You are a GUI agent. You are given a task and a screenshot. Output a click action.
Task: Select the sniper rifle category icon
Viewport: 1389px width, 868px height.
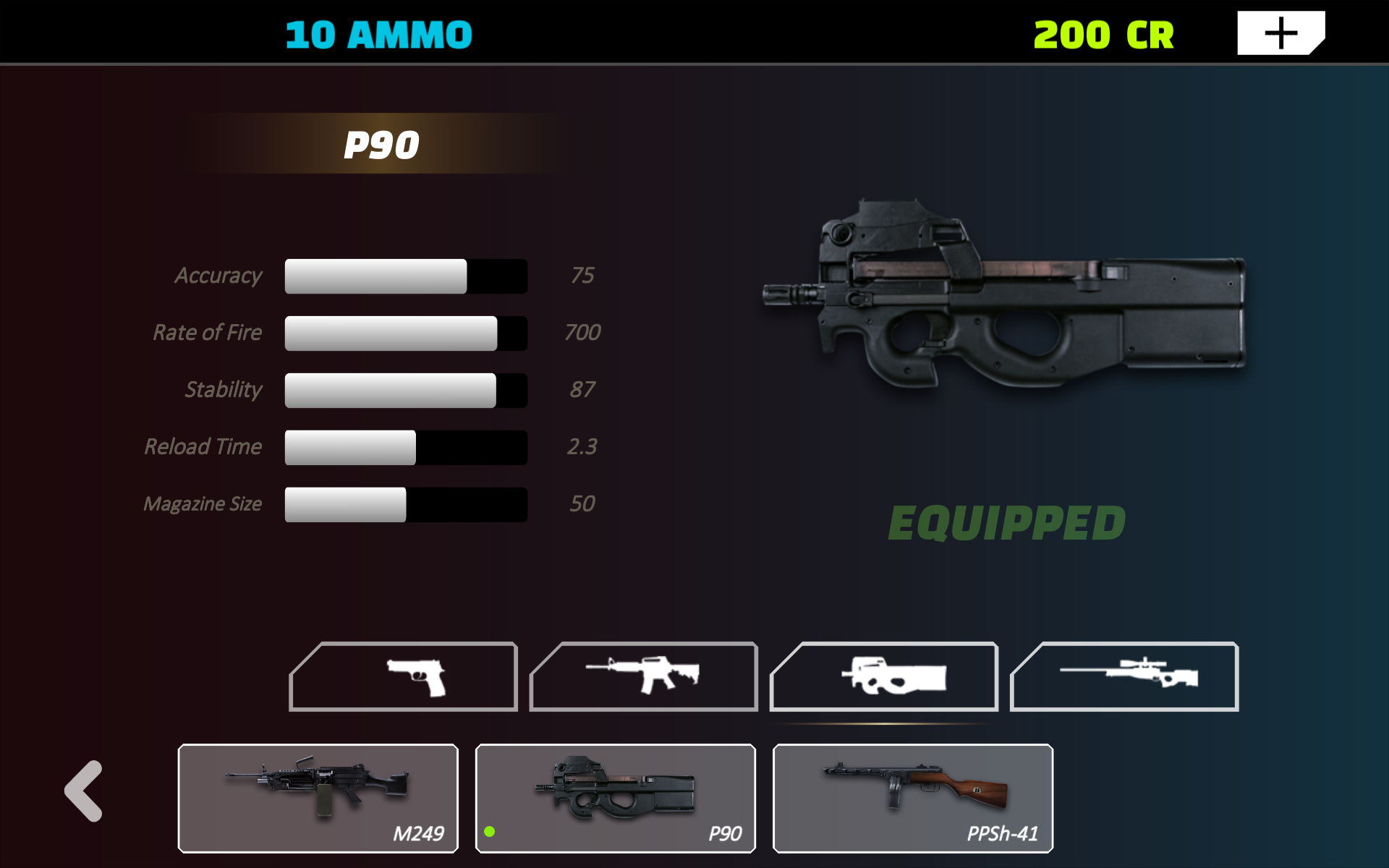click(1122, 677)
